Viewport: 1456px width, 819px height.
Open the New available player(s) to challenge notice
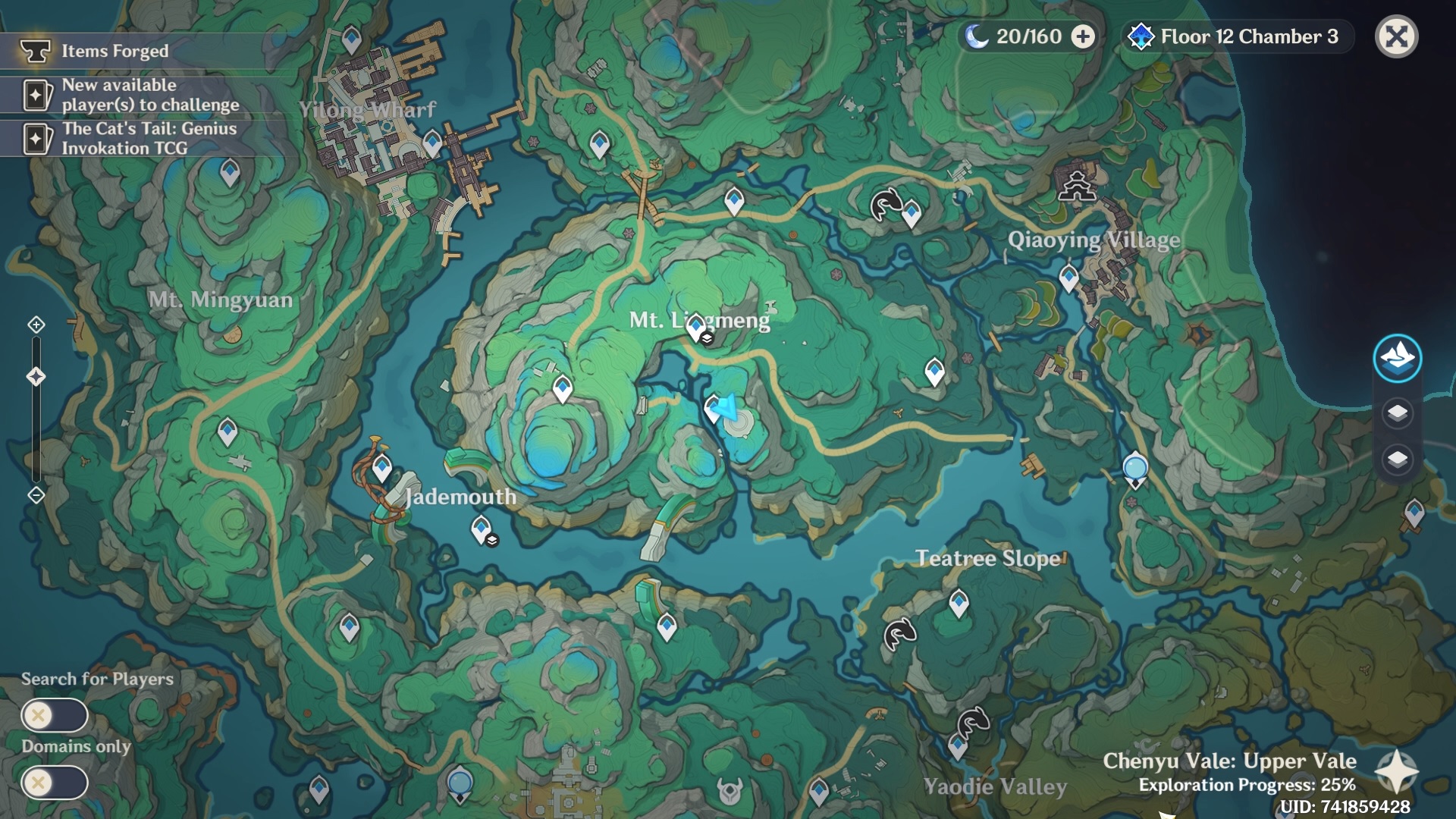[149, 95]
